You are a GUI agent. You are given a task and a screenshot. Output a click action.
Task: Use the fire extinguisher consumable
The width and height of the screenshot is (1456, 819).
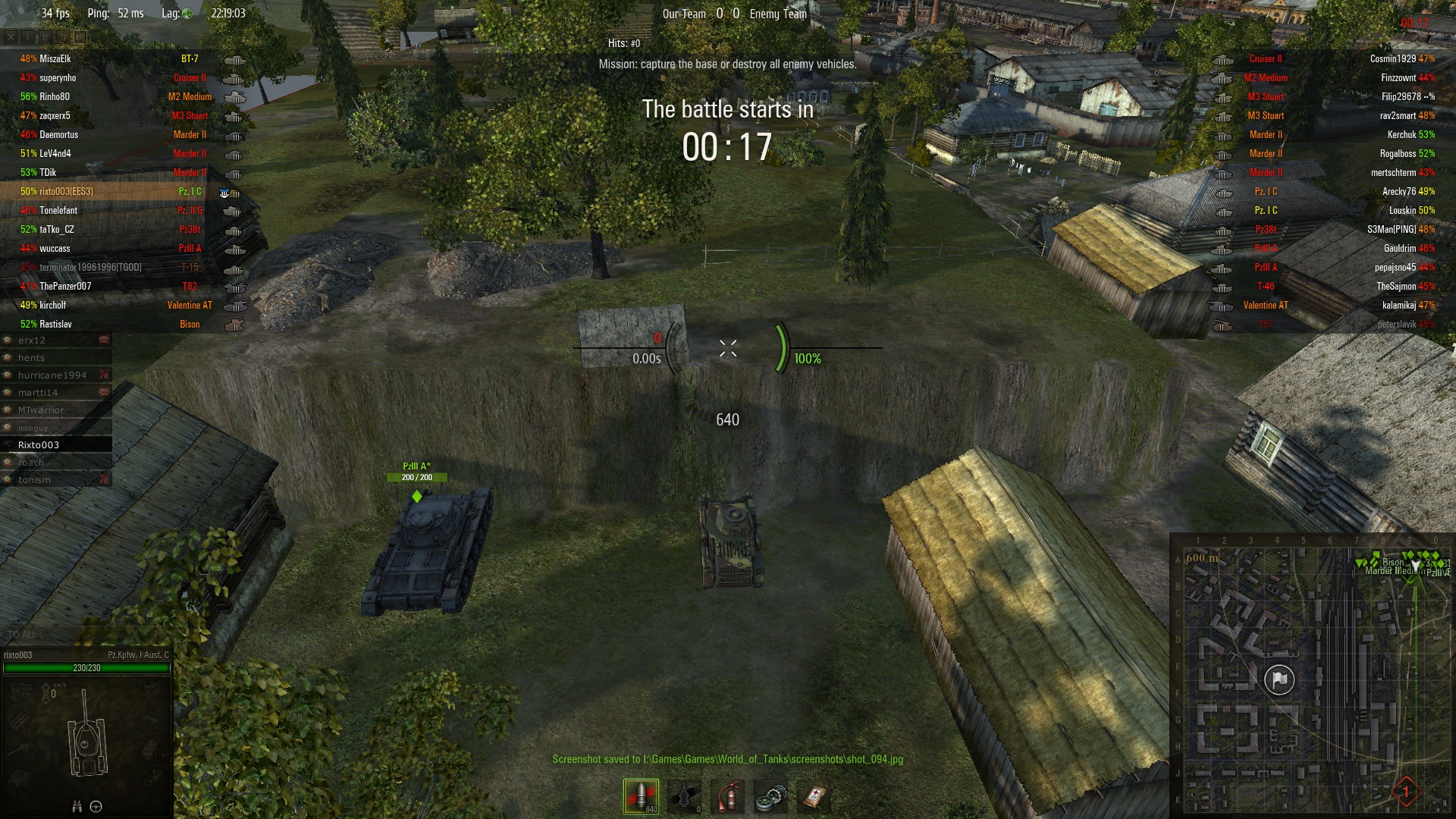pos(728,796)
